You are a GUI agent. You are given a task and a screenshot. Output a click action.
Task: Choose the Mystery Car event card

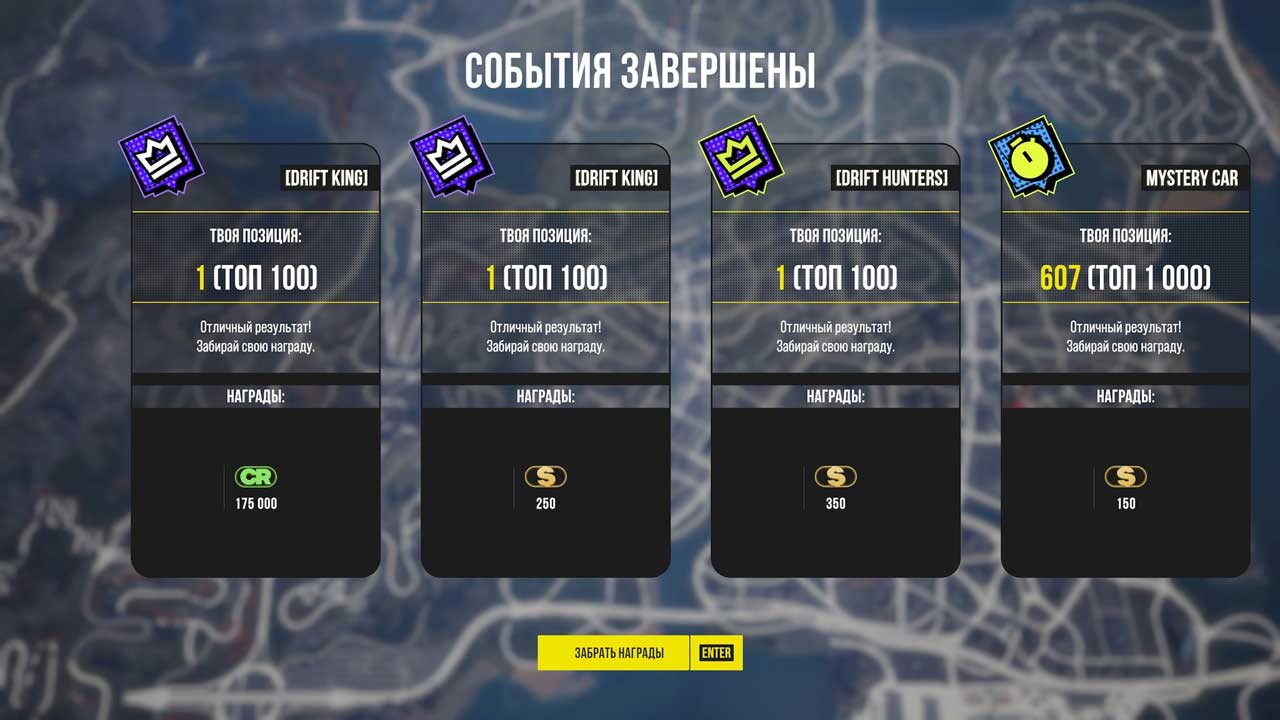(1125, 360)
